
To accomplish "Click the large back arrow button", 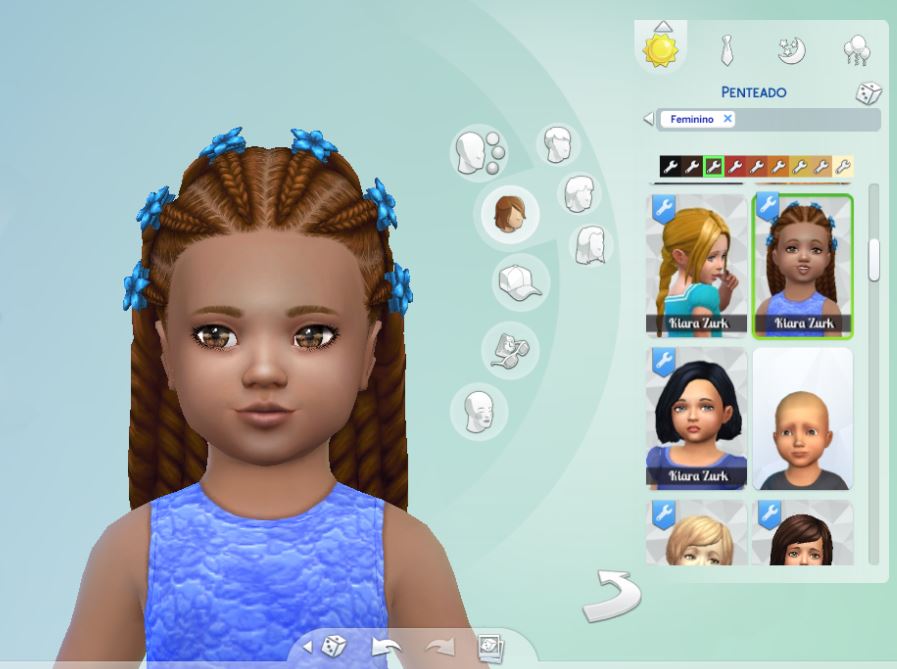I will tap(611, 596).
